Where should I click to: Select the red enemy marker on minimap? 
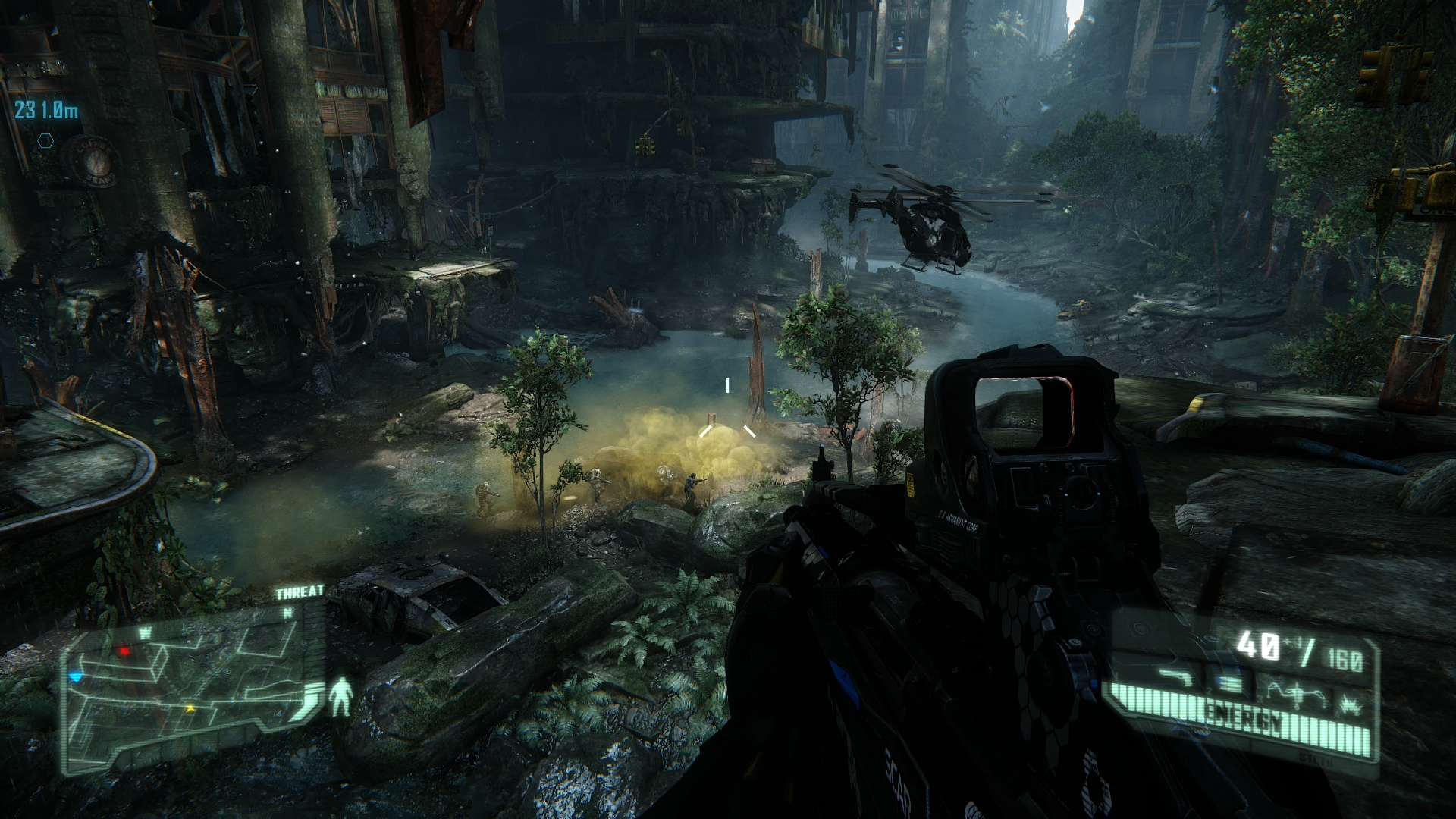click(124, 651)
